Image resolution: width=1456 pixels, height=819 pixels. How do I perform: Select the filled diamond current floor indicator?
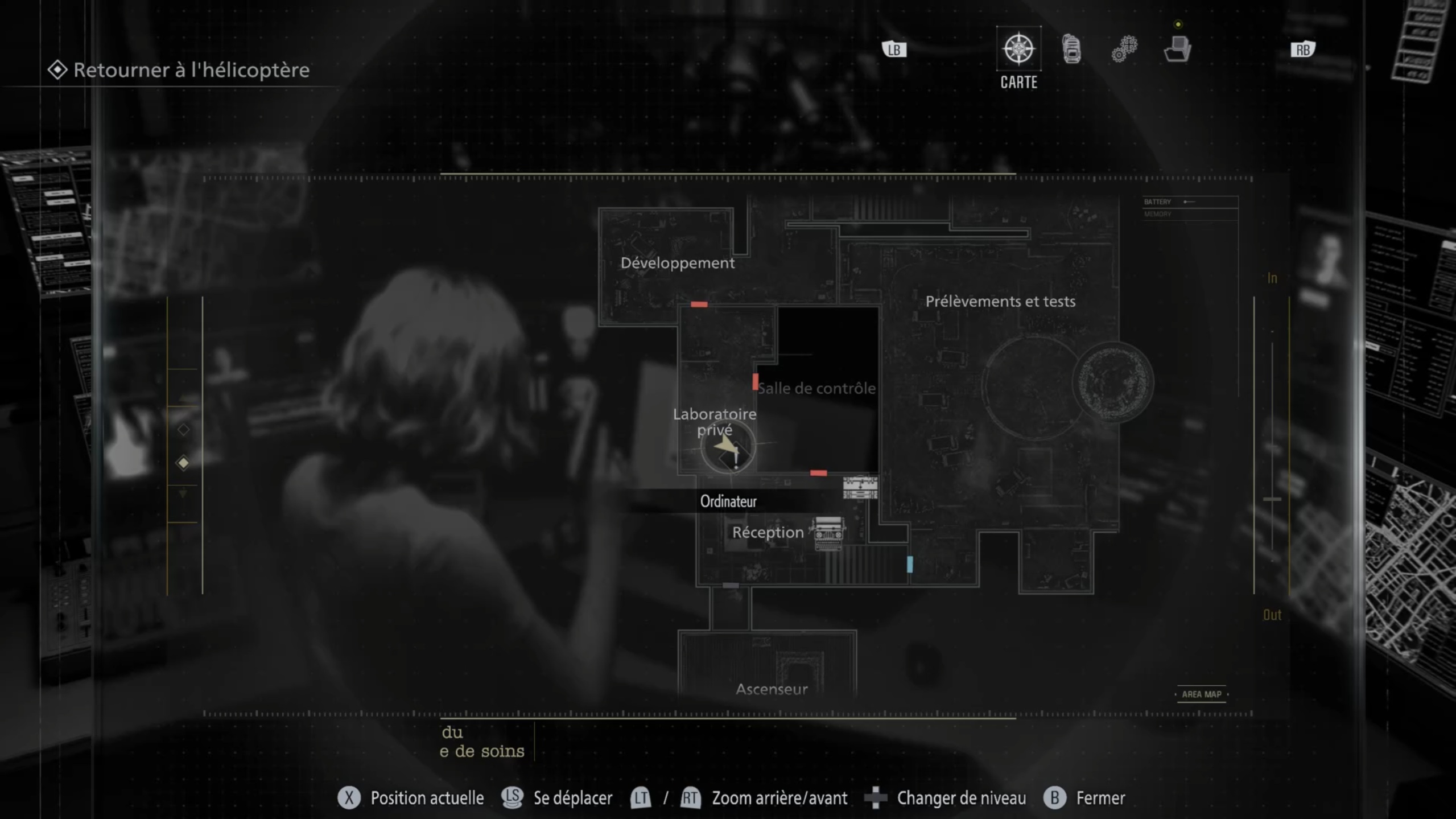(x=183, y=463)
